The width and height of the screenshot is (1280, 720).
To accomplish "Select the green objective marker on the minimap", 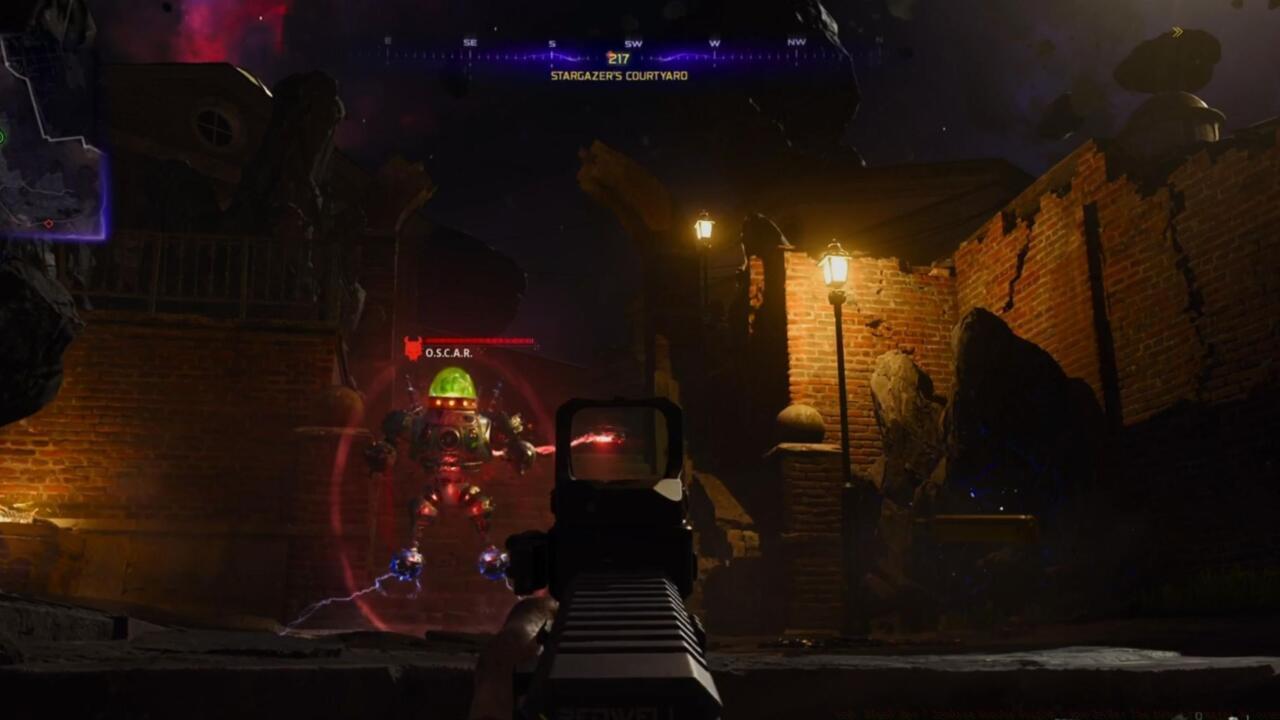I will [4, 134].
